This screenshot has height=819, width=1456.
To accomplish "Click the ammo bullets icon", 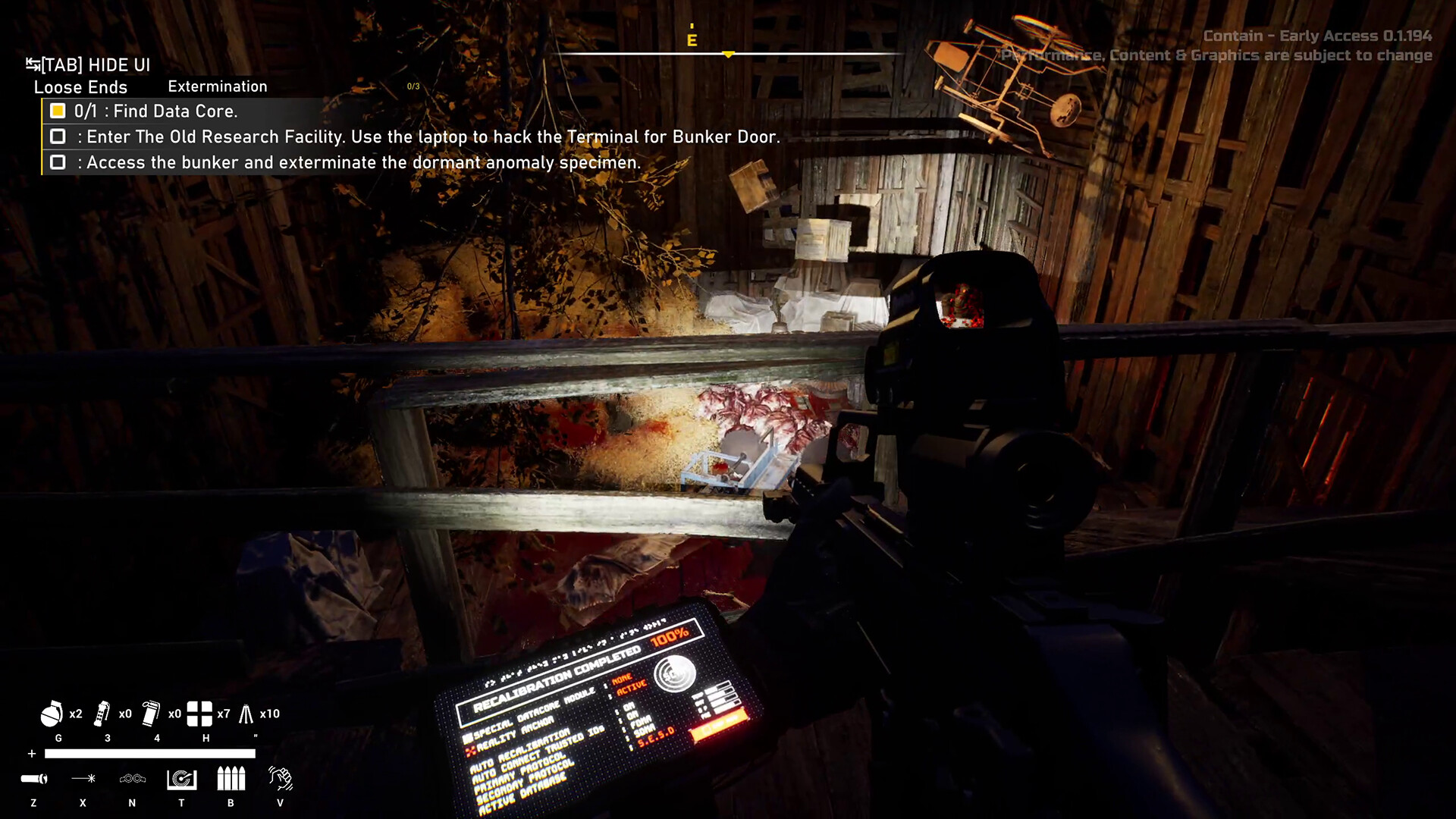I will pos(231,779).
